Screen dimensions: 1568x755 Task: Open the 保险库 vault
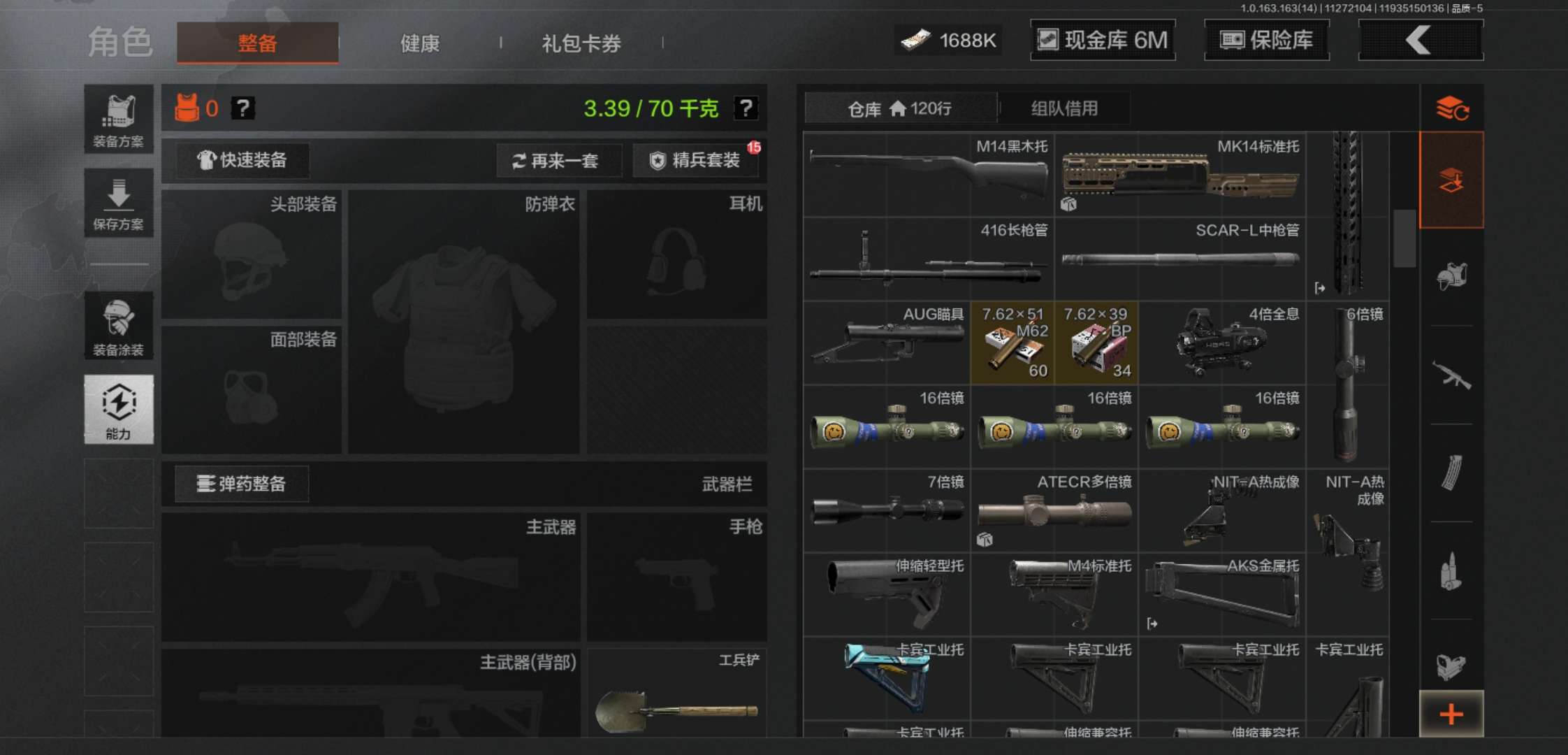click(x=1266, y=40)
